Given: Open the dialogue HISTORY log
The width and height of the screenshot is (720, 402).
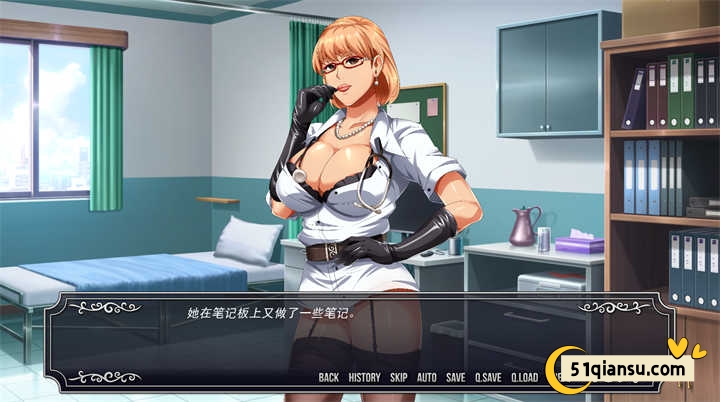Looking at the screenshot, I should pos(364,378).
